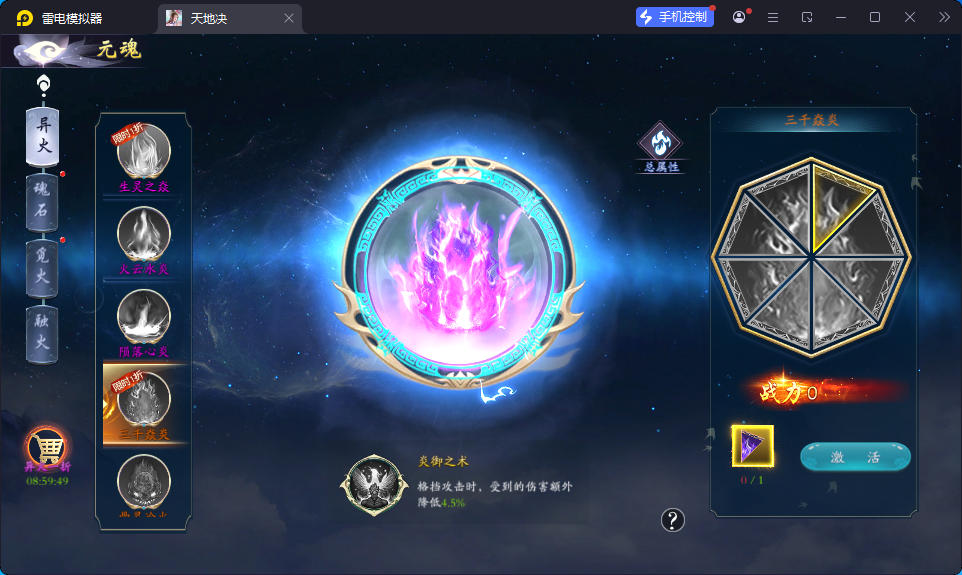Viewport: 962px width, 575px height.
Task: Select the 生灵之焱 flame
Action: pos(144,152)
